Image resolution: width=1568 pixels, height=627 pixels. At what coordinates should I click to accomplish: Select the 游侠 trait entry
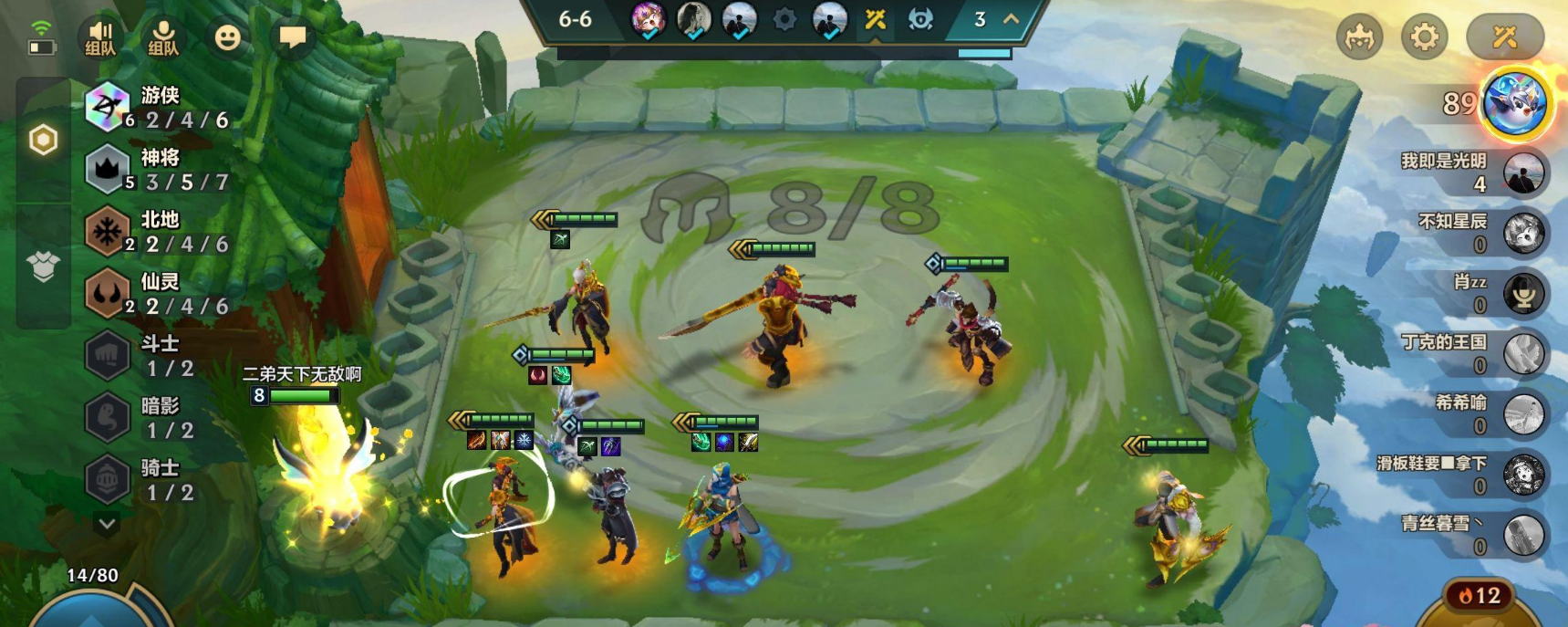[x=157, y=108]
